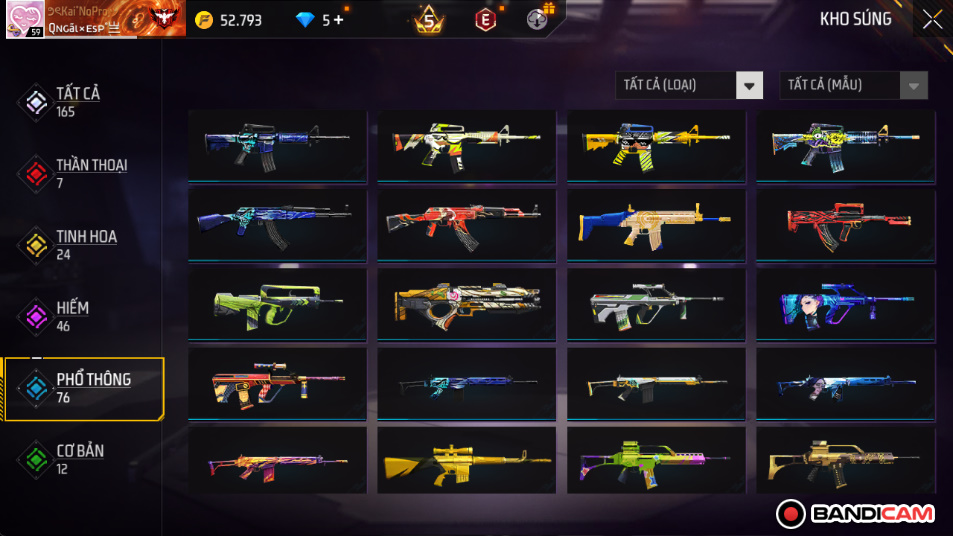Viewport: 953px width, 536px height.
Task: Pick the all-gold sniper rifle skin
Action: (466, 462)
